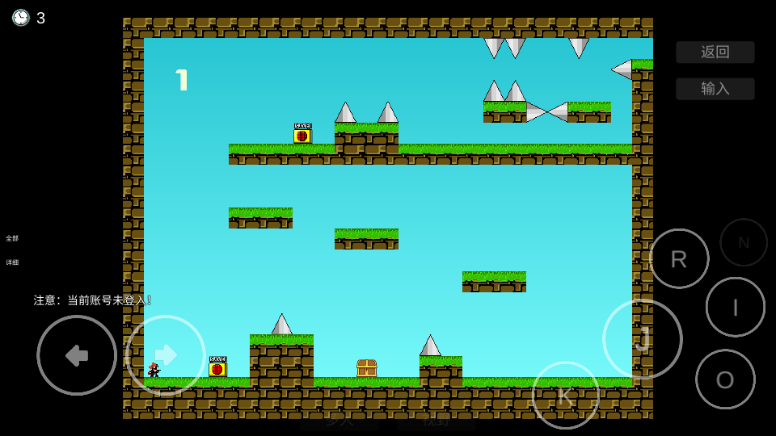This screenshot has width=776, height=436.
Task: Open the 输入 (Input) button
Action: 714,89
